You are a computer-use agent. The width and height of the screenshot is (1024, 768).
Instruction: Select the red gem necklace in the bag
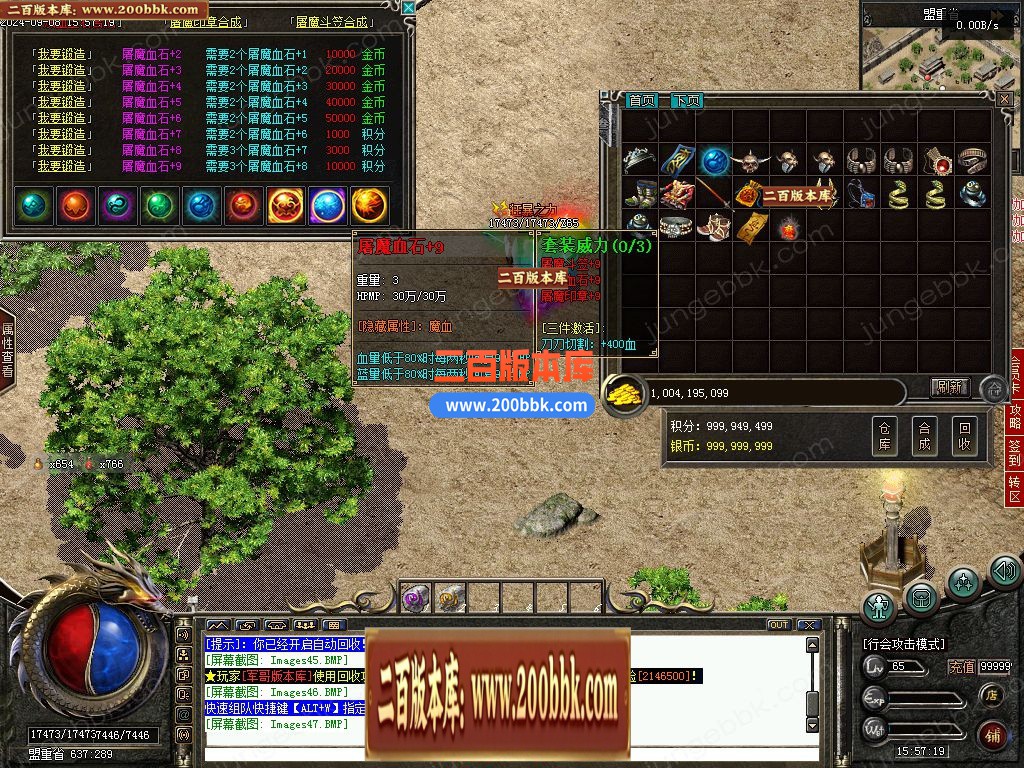point(935,160)
